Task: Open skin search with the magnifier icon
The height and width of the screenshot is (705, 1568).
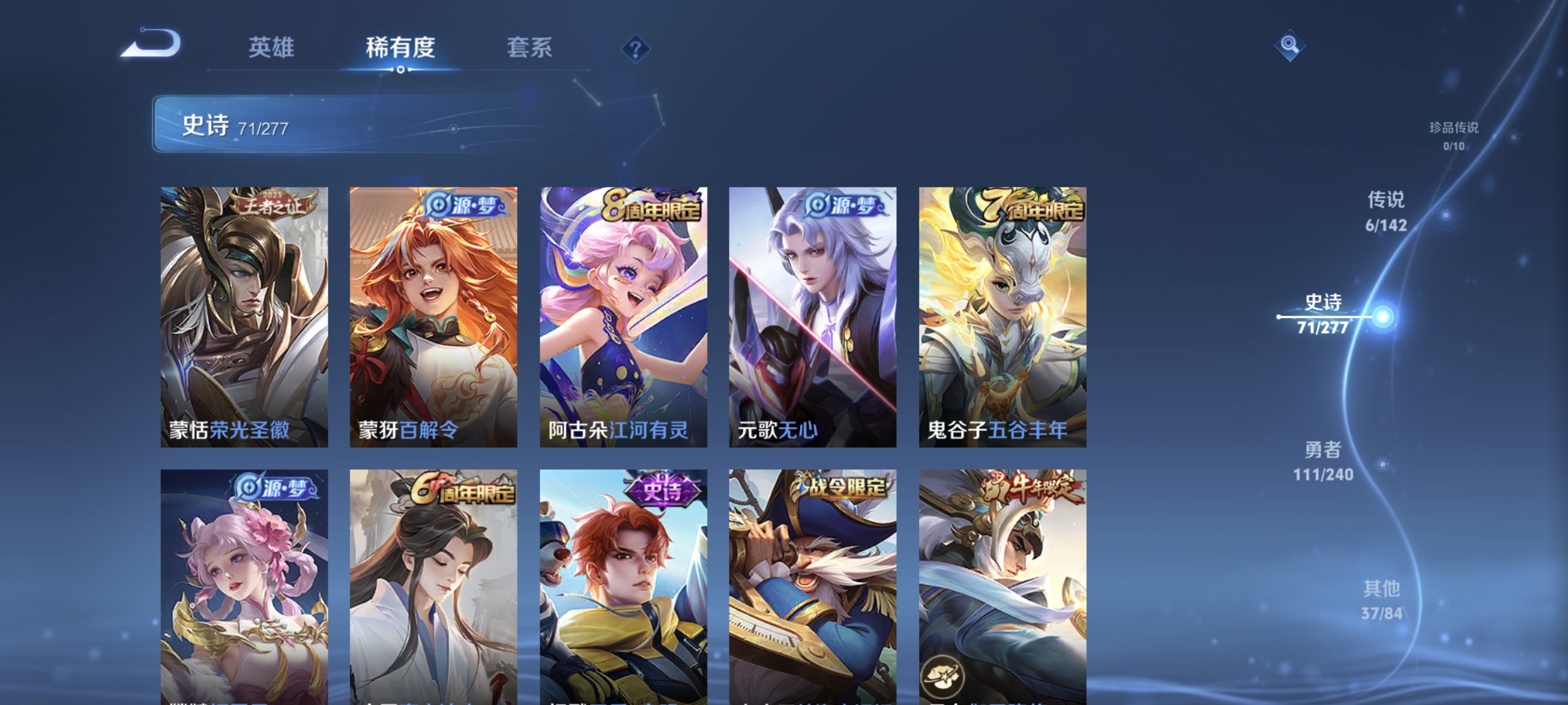Action: point(1290,45)
